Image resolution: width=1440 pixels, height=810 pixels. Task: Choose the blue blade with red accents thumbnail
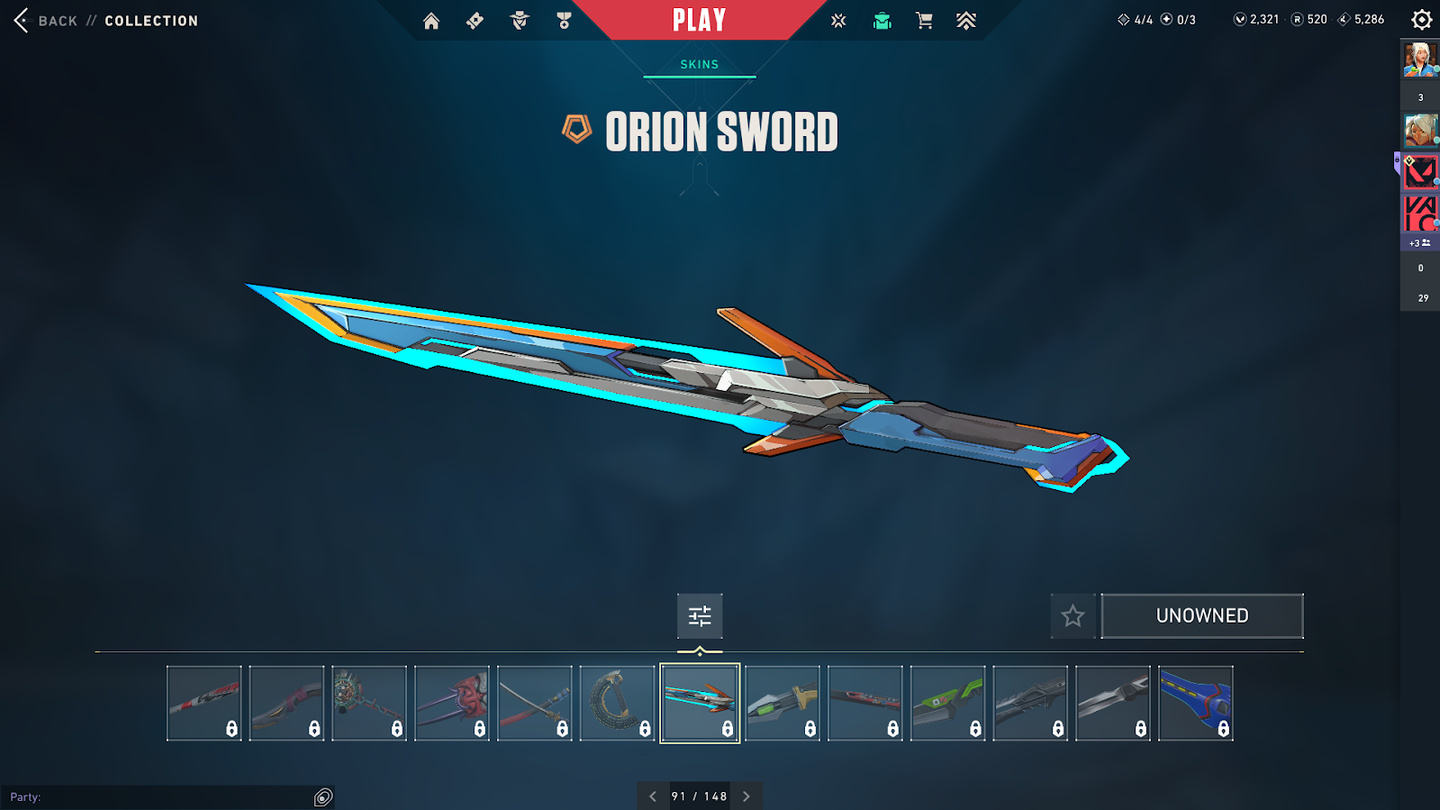[1196, 703]
